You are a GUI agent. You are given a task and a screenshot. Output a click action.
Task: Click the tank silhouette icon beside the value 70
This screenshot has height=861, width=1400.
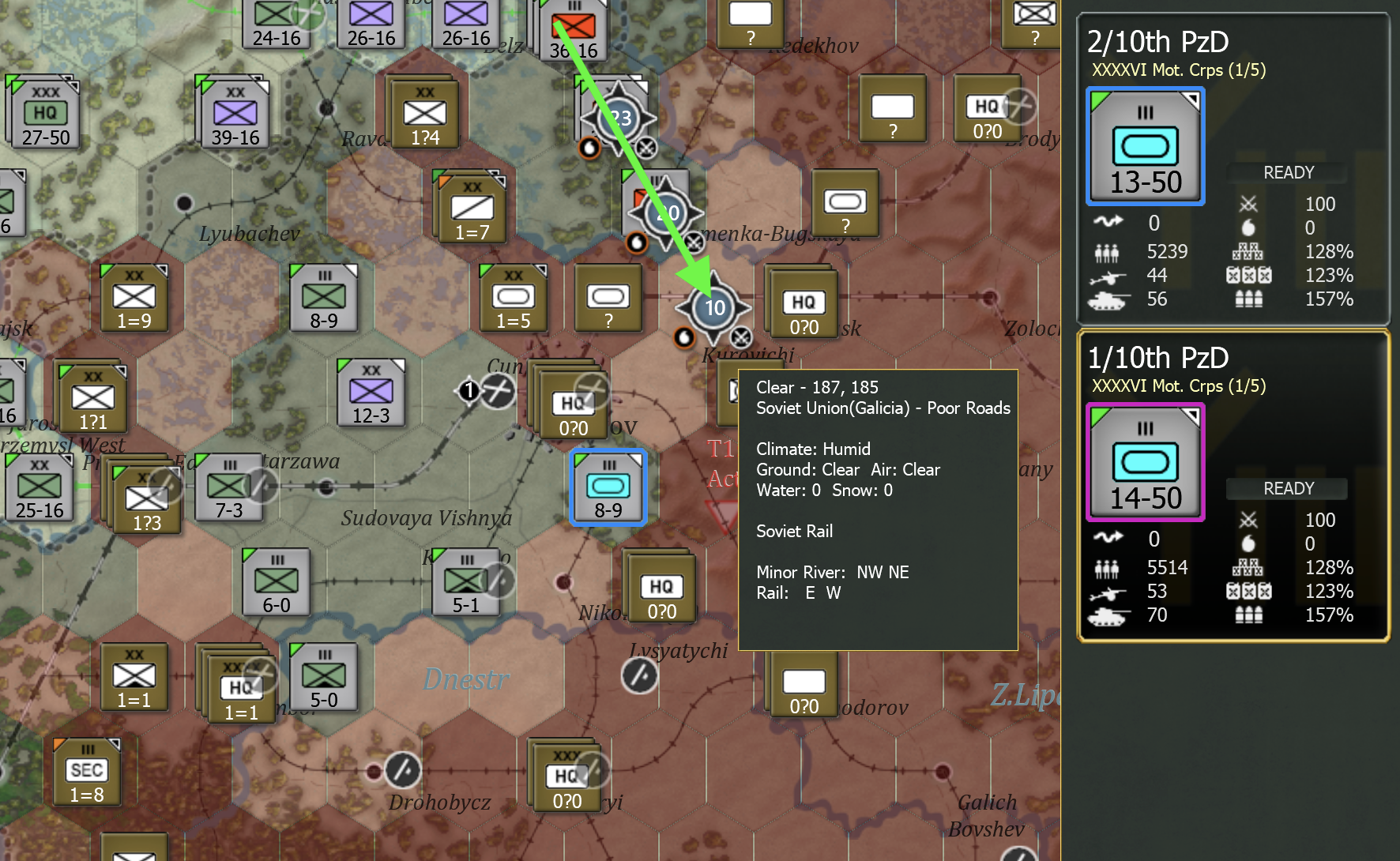coord(1109,615)
